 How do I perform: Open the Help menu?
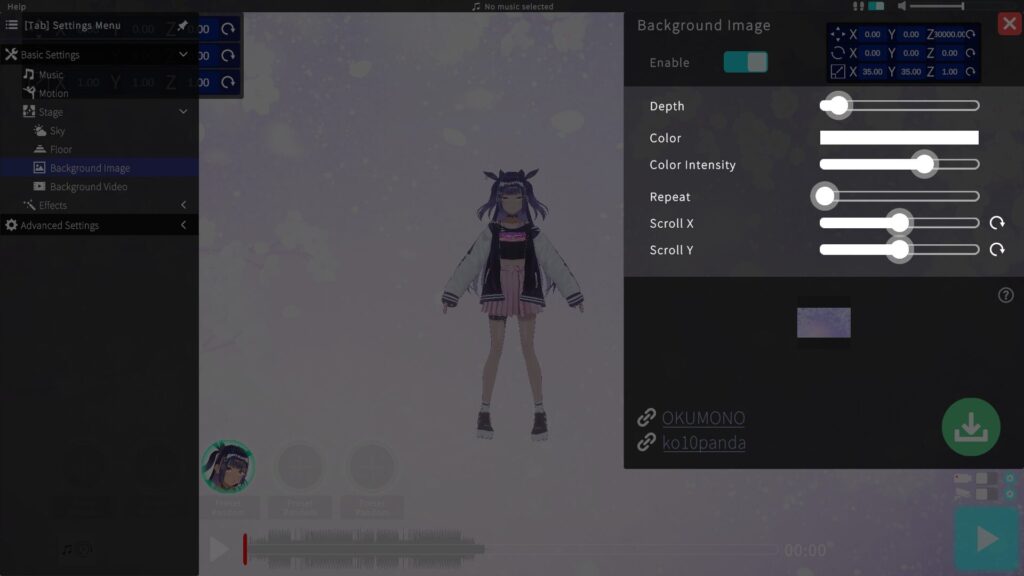coord(17,6)
